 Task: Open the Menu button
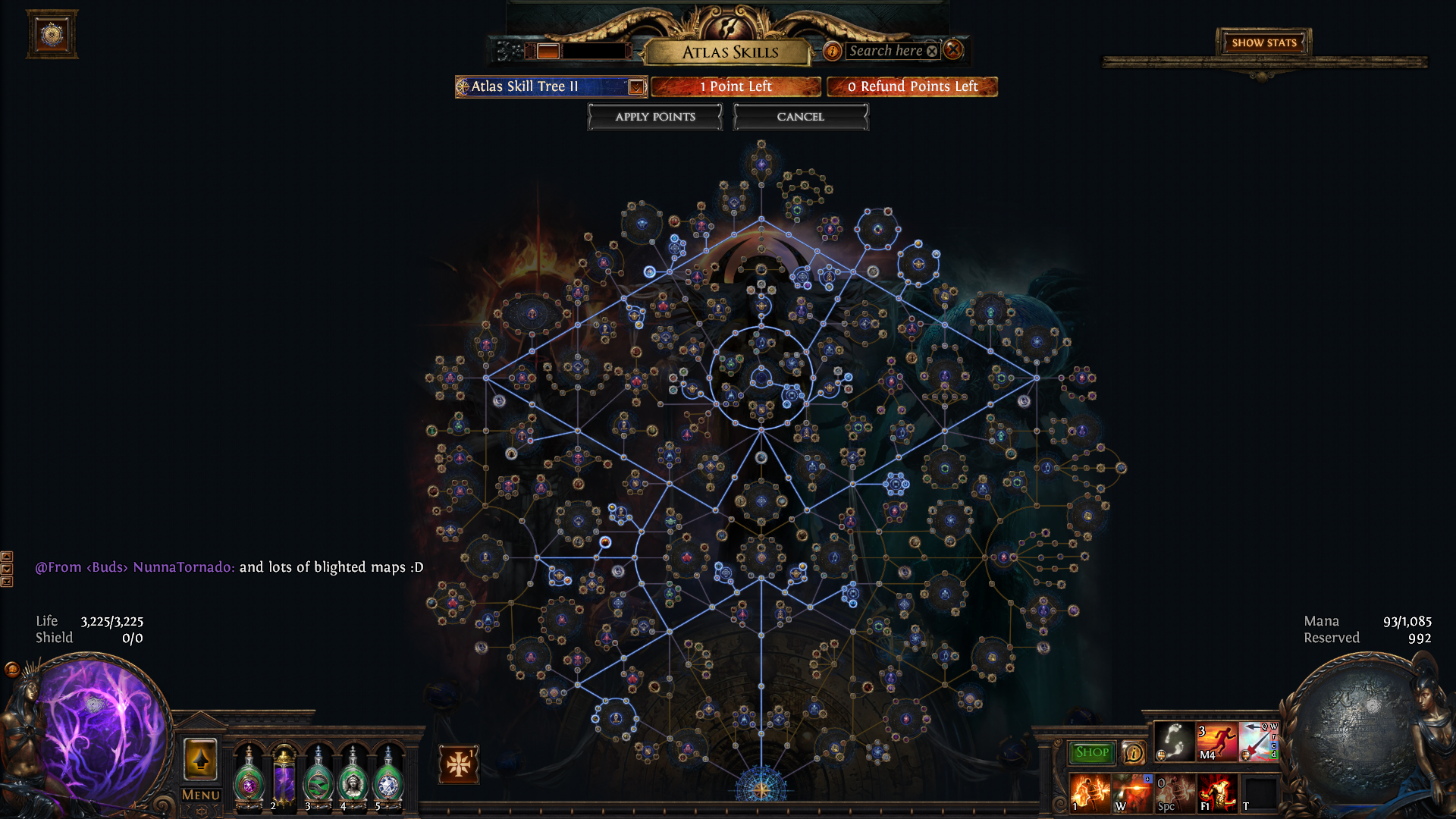[x=201, y=795]
